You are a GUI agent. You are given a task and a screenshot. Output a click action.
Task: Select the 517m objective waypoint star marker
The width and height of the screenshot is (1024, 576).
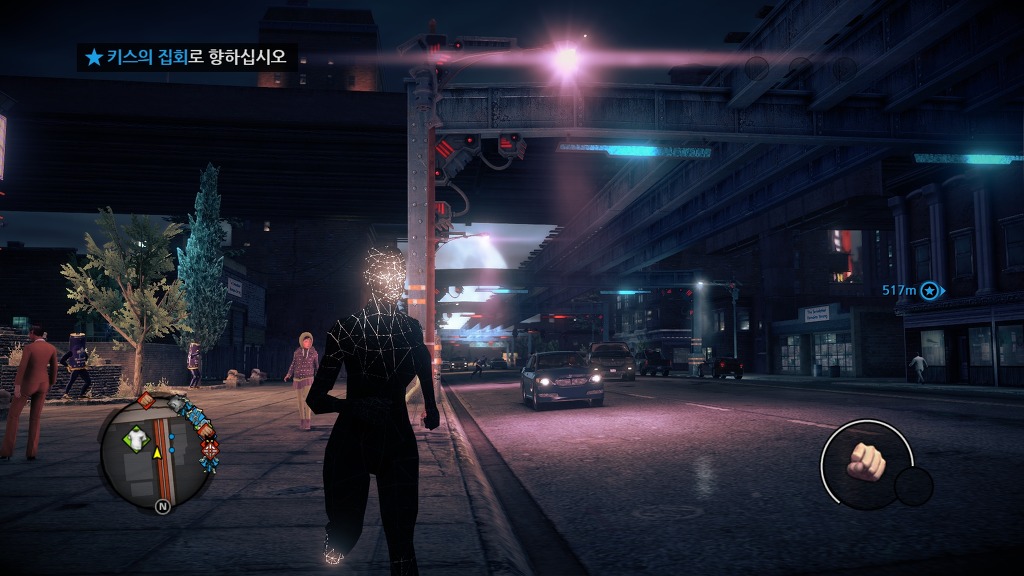[x=930, y=290]
